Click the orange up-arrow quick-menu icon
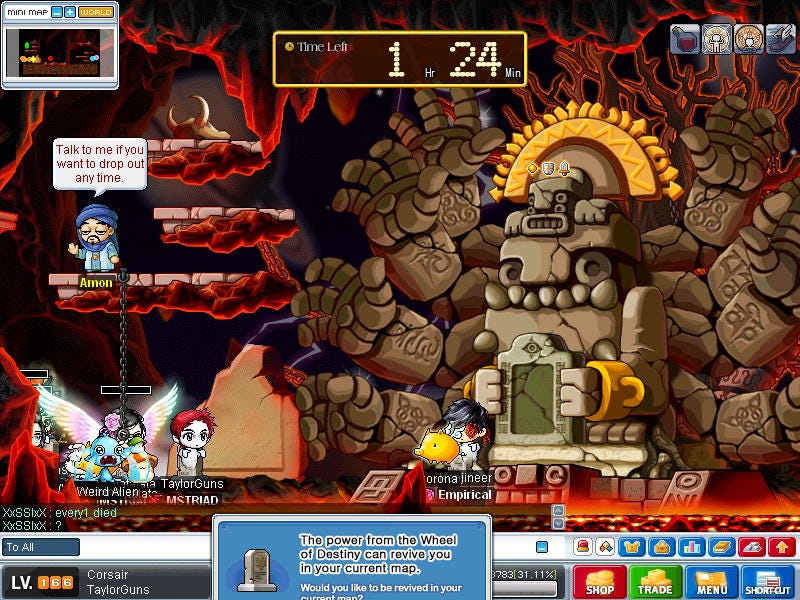800x600 pixels. click(x=783, y=547)
